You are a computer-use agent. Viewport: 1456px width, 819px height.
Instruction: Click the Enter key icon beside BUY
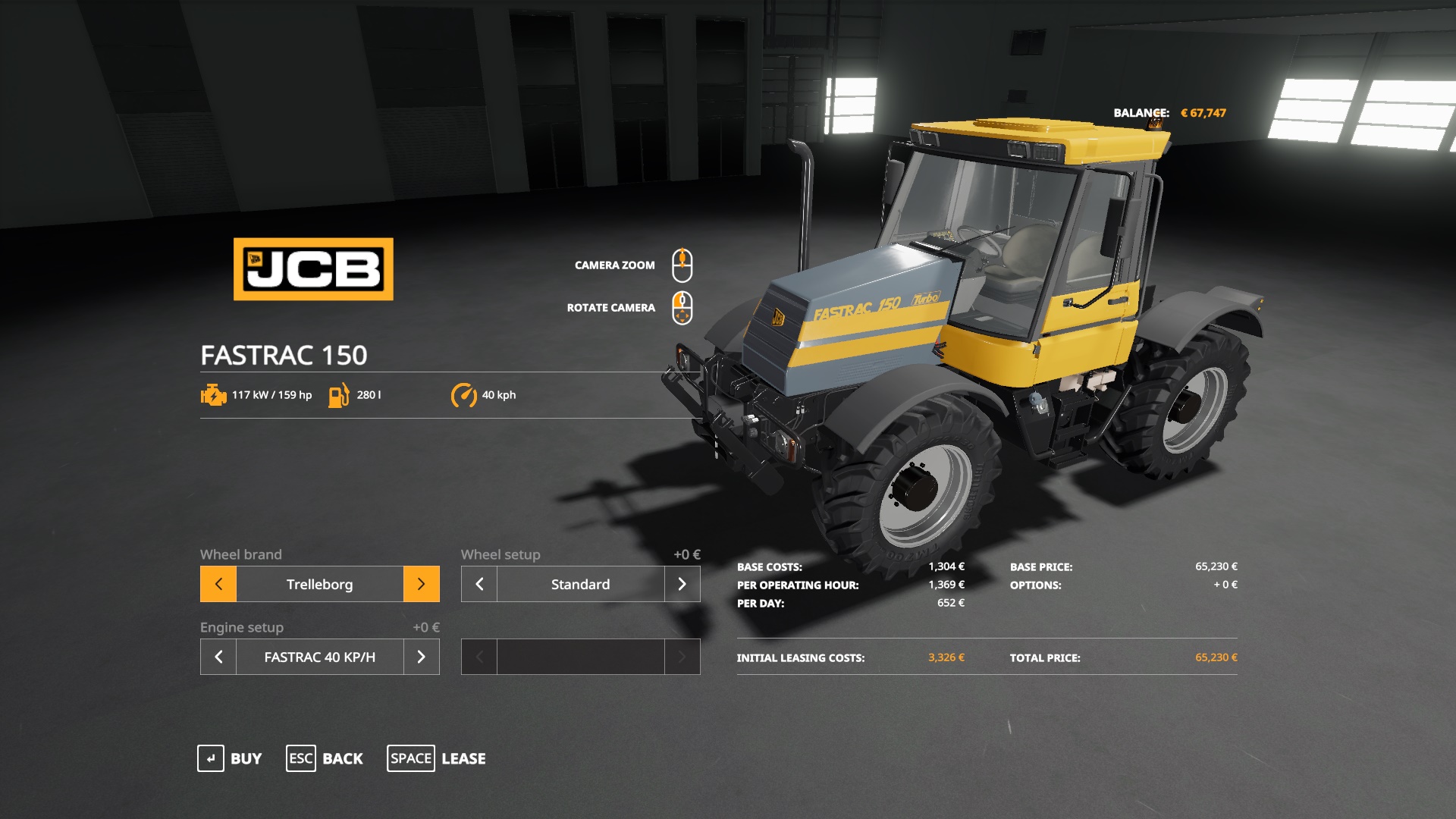pos(210,758)
